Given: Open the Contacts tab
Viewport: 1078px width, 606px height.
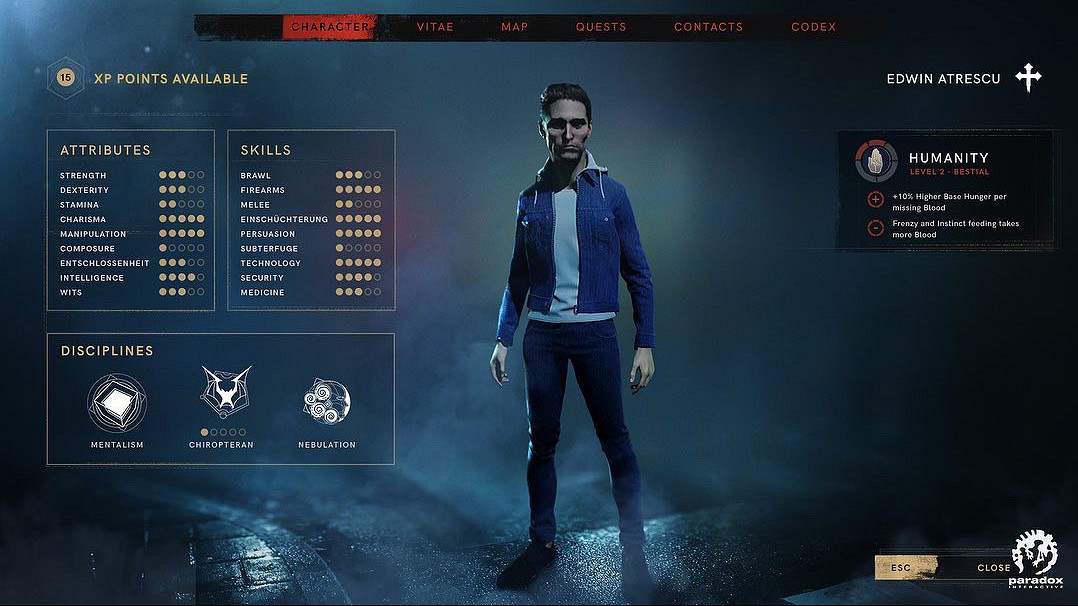Looking at the screenshot, I should [x=708, y=27].
